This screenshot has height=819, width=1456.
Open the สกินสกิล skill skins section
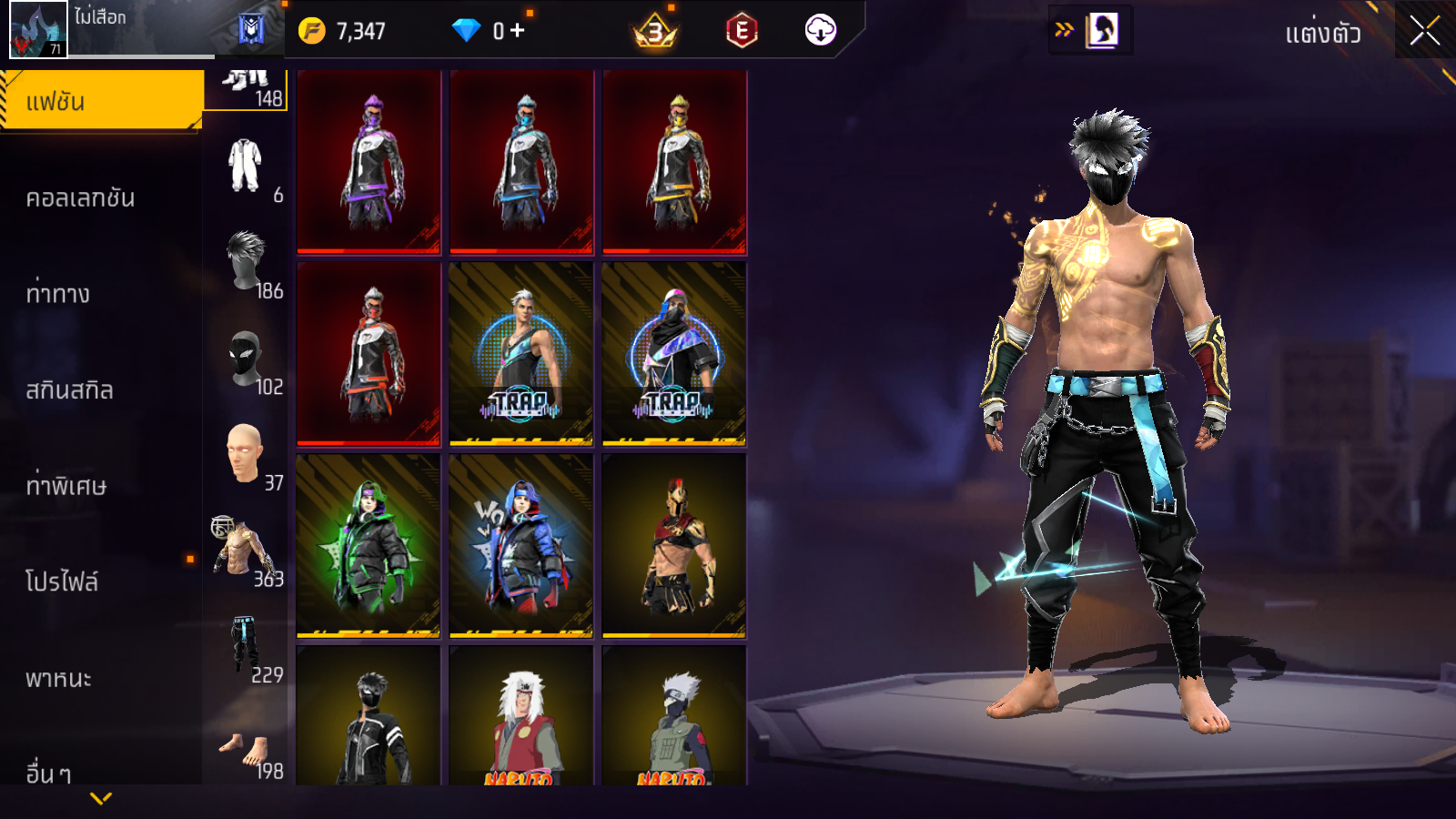coord(70,390)
